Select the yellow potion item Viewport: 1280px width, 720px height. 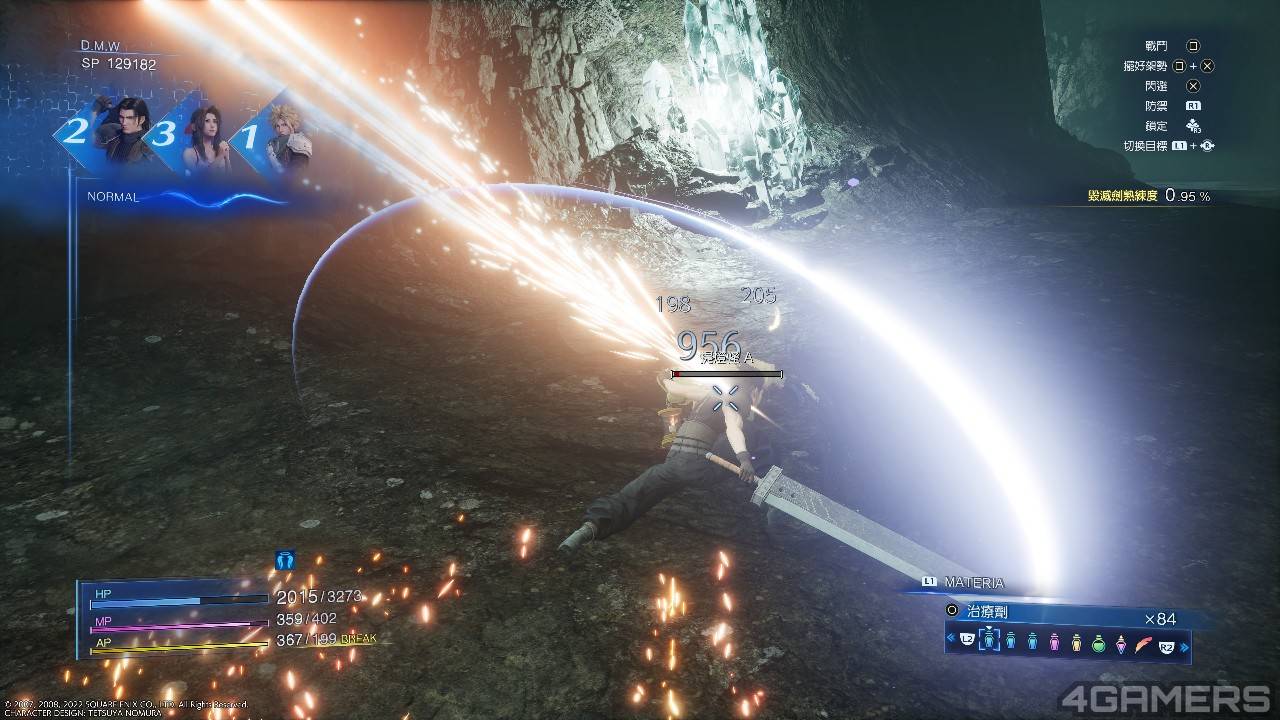pos(1076,642)
